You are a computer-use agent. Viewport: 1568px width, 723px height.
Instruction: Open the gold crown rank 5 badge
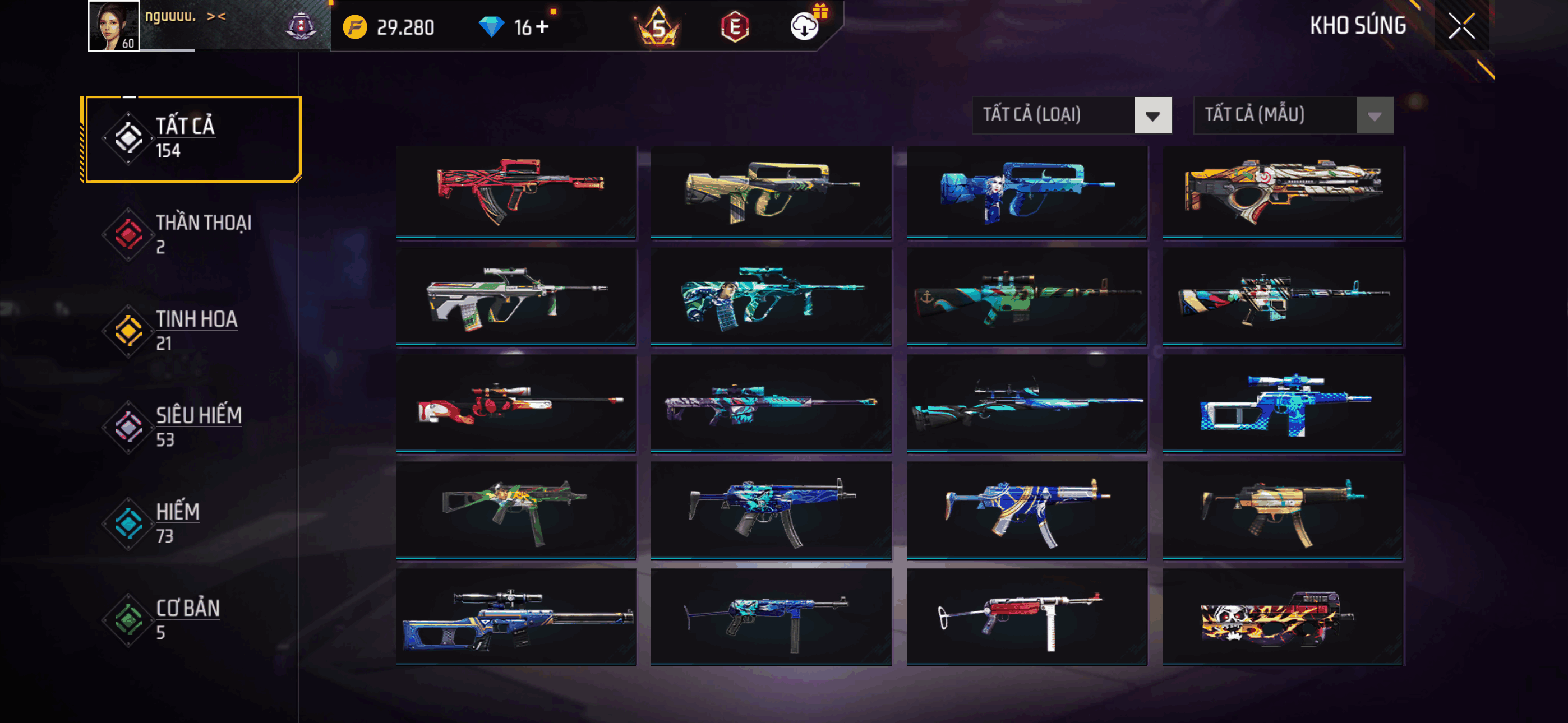[658, 27]
